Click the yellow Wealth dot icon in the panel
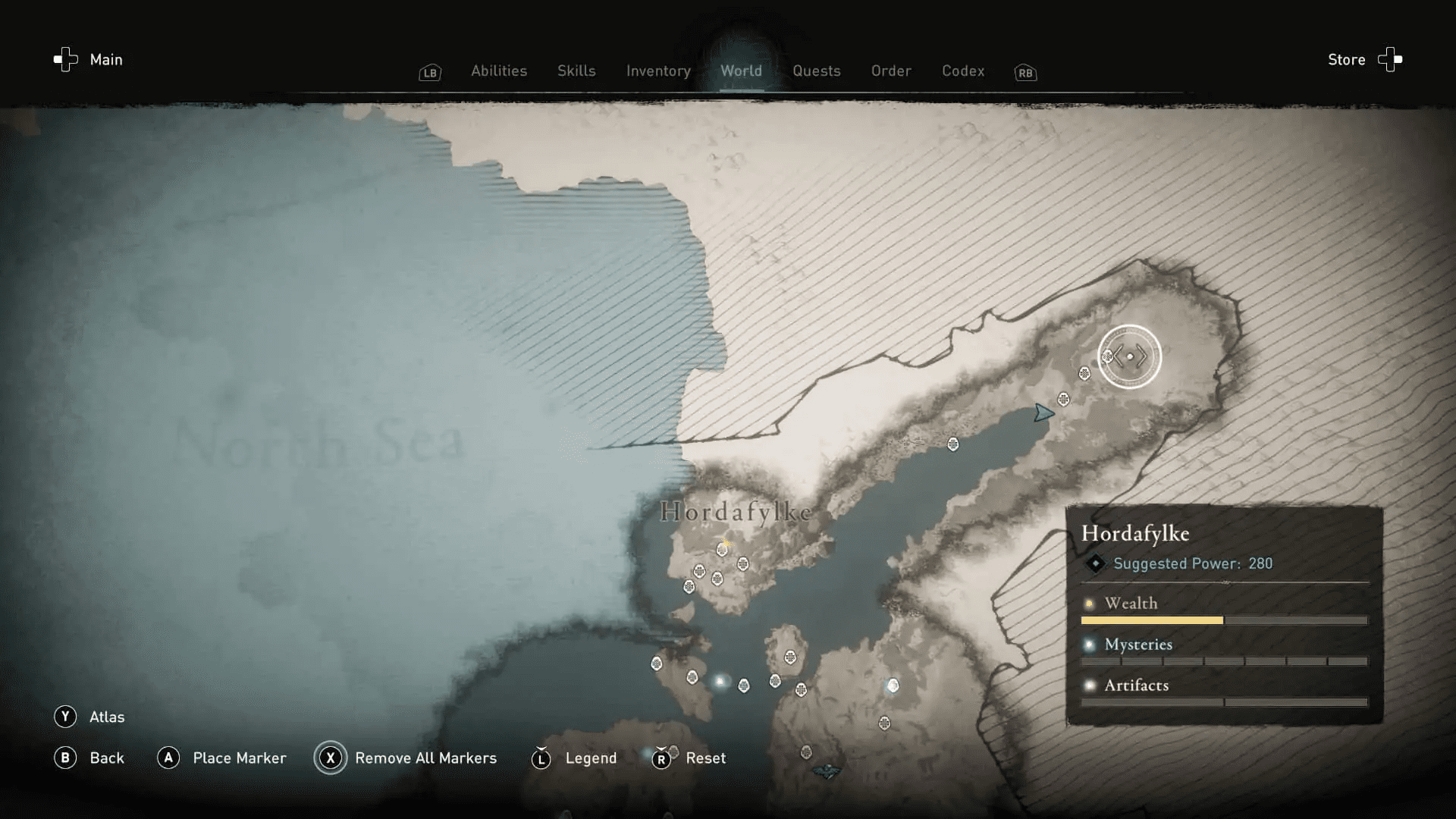 pos(1089,603)
